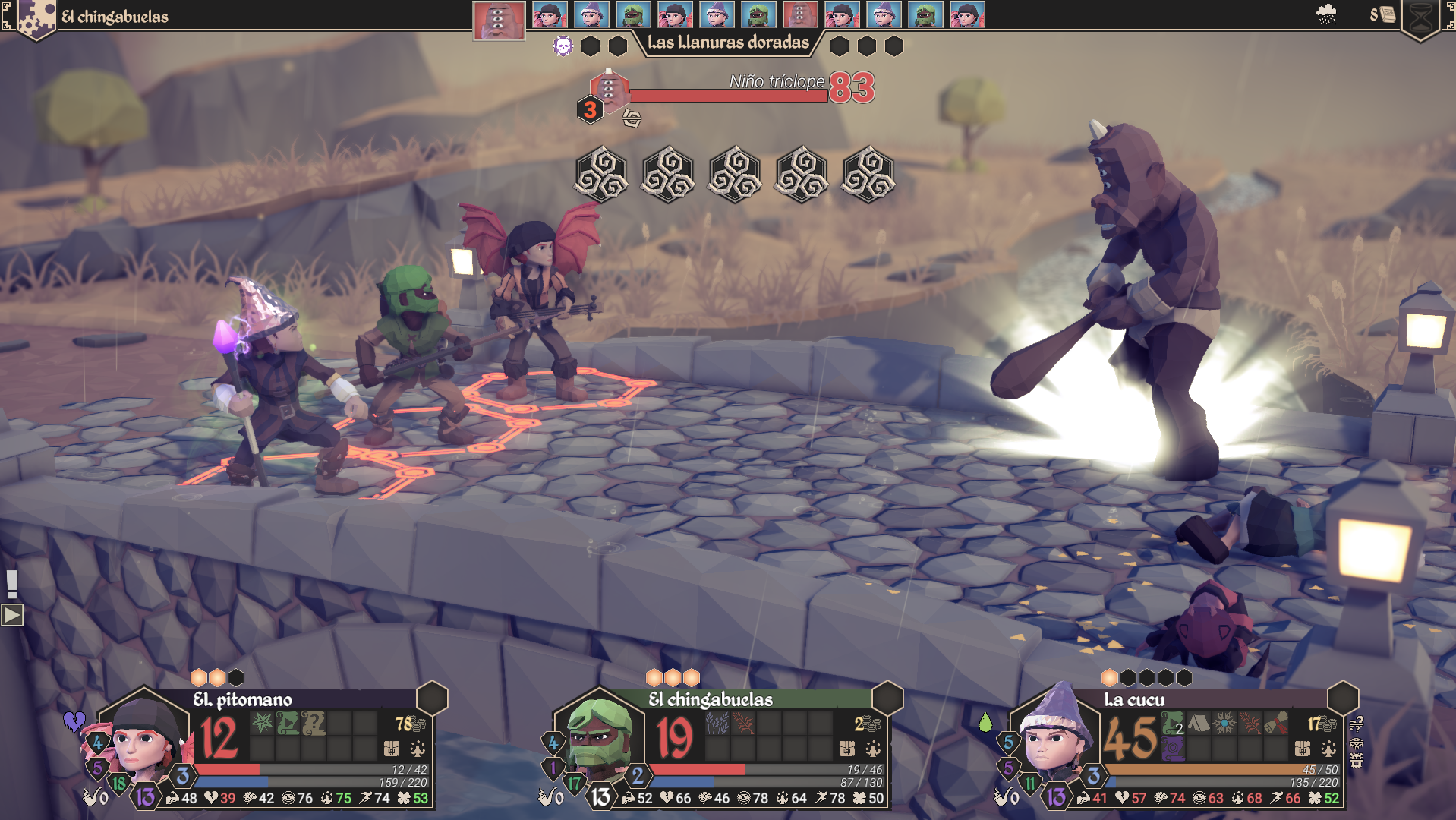Select La cucu's tent item
Image resolution: width=1456 pixels, height=820 pixels.
coord(1199,723)
